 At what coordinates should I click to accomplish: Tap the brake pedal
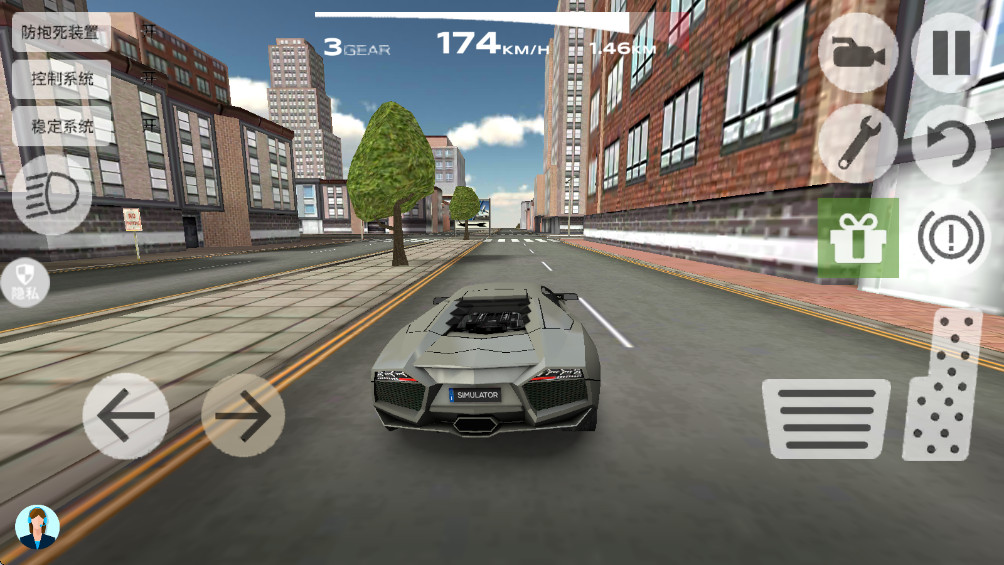point(825,418)
